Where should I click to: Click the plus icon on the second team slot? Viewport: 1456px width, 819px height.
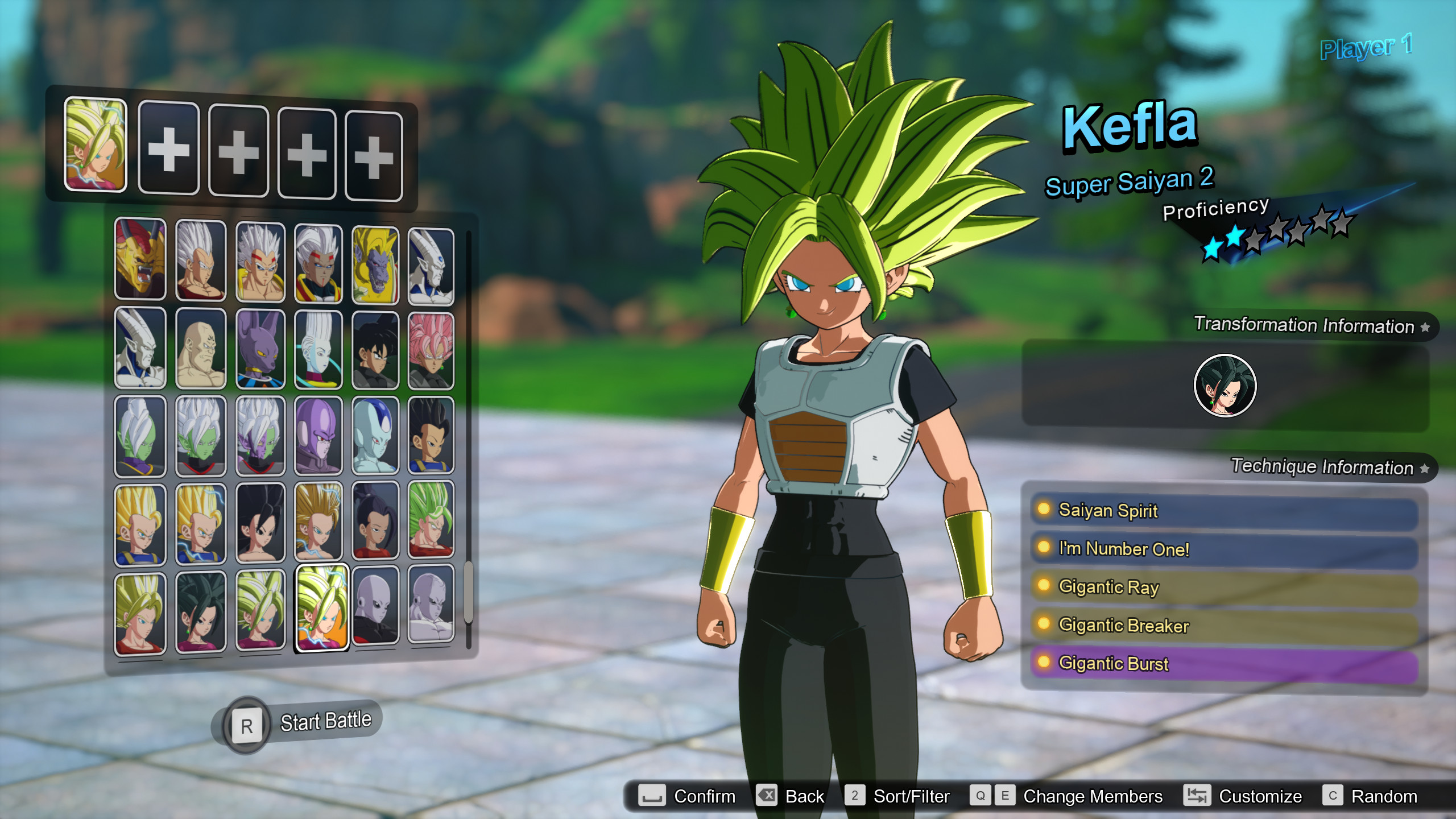point(169,148)
